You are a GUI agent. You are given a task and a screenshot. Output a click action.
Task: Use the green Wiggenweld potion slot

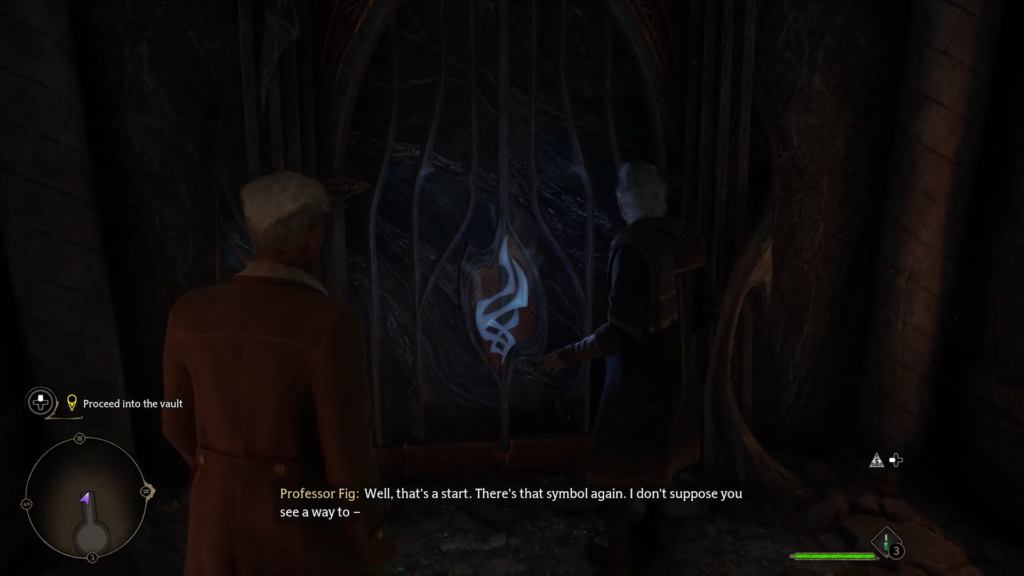click(x=888, y=545)
